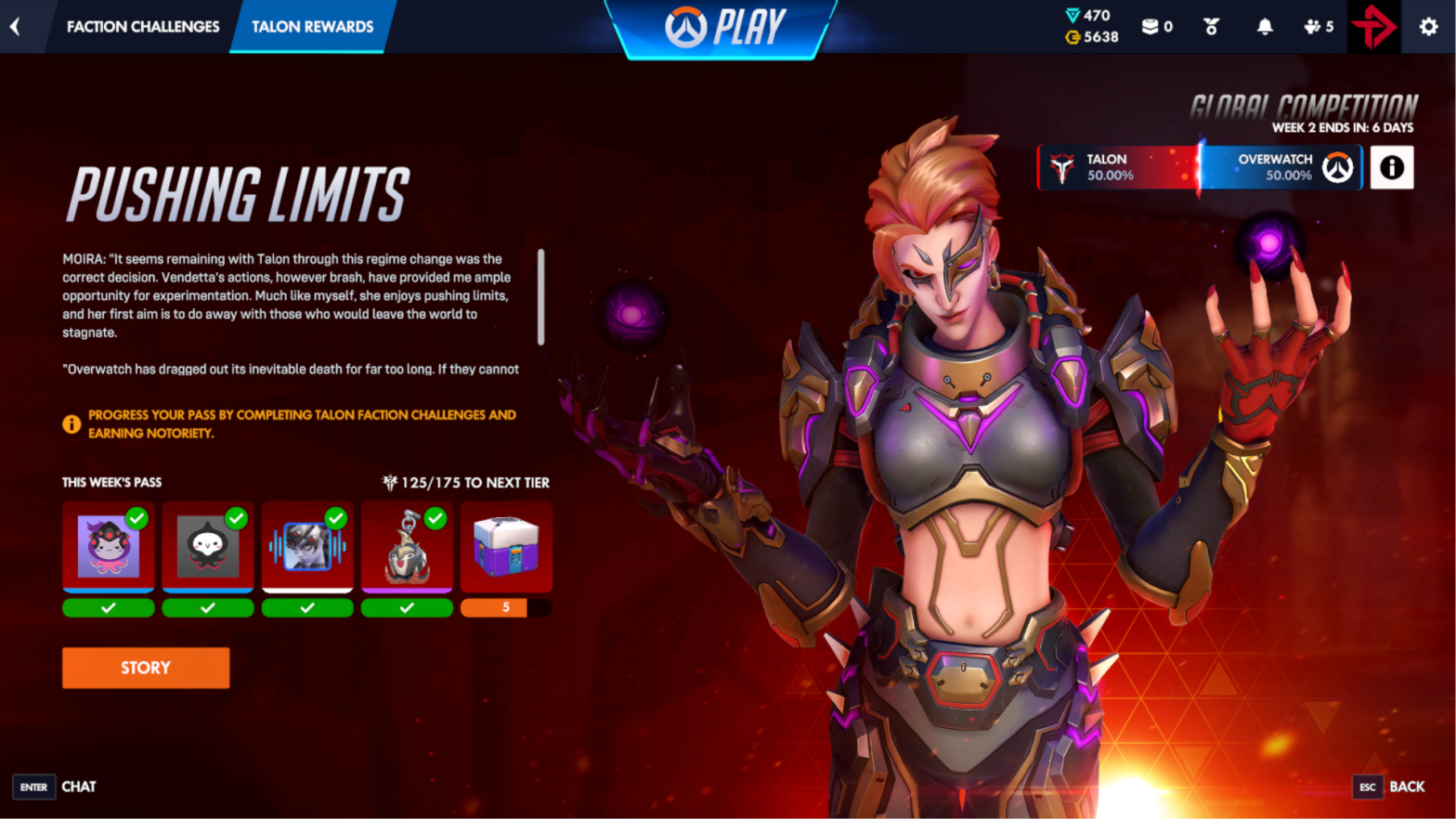The width and height of the screenshot is (1456, 819).
Task: Click the PLAY button at the top center
Action: tap(723, 27)
